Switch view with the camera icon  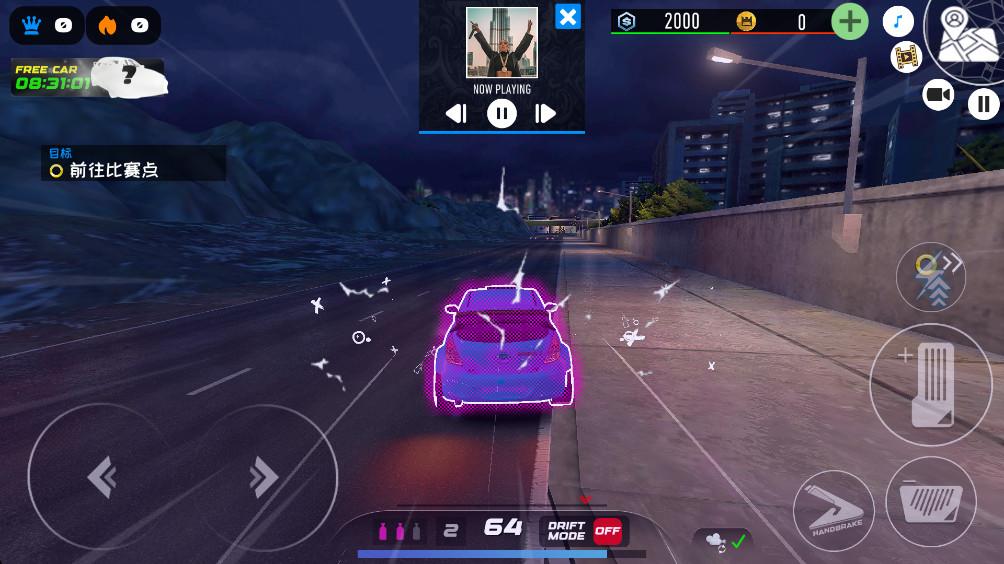[x=938, y=95]
